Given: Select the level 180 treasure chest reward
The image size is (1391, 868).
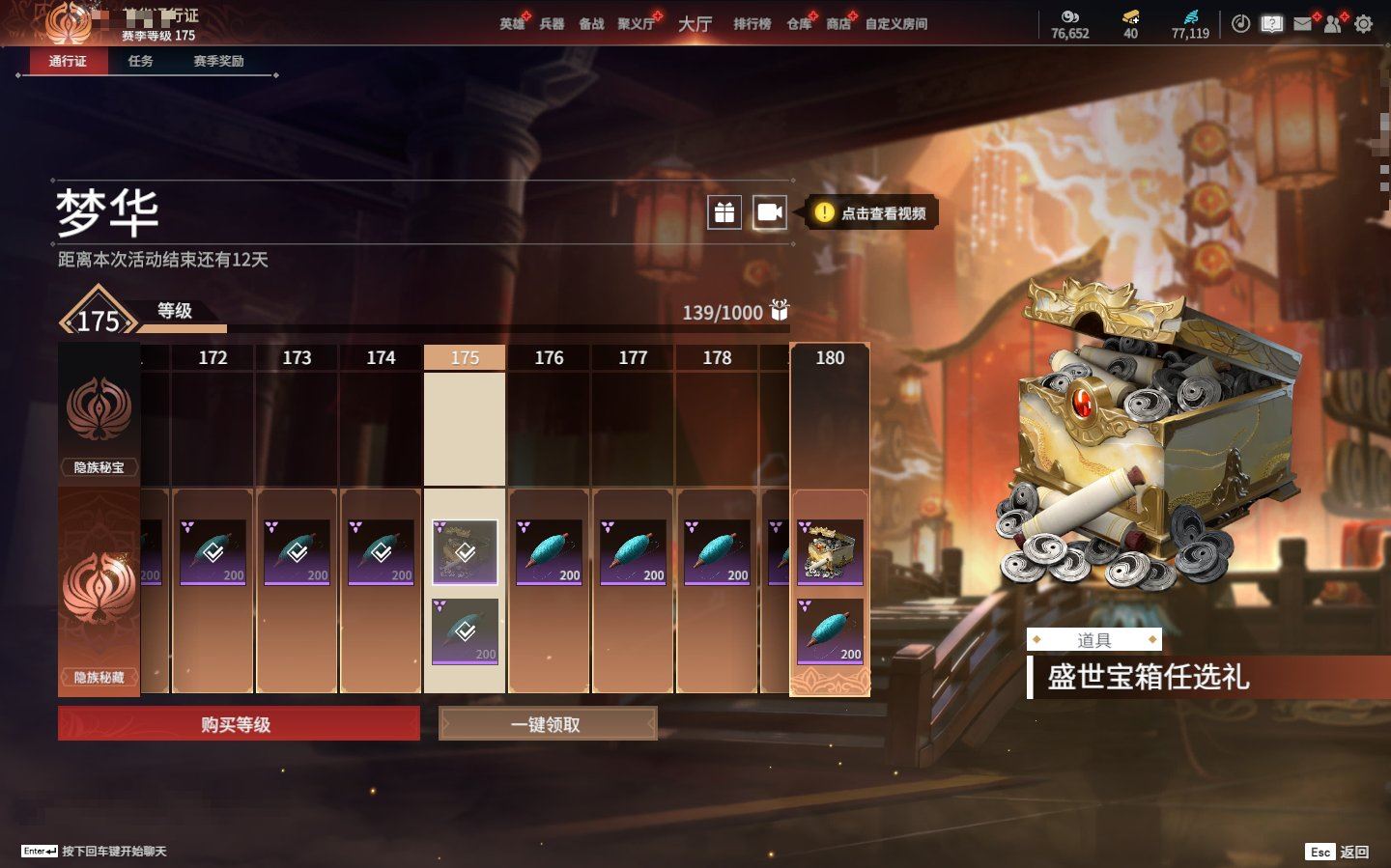Looking at the screenshot, I should [x=830, y=553].
